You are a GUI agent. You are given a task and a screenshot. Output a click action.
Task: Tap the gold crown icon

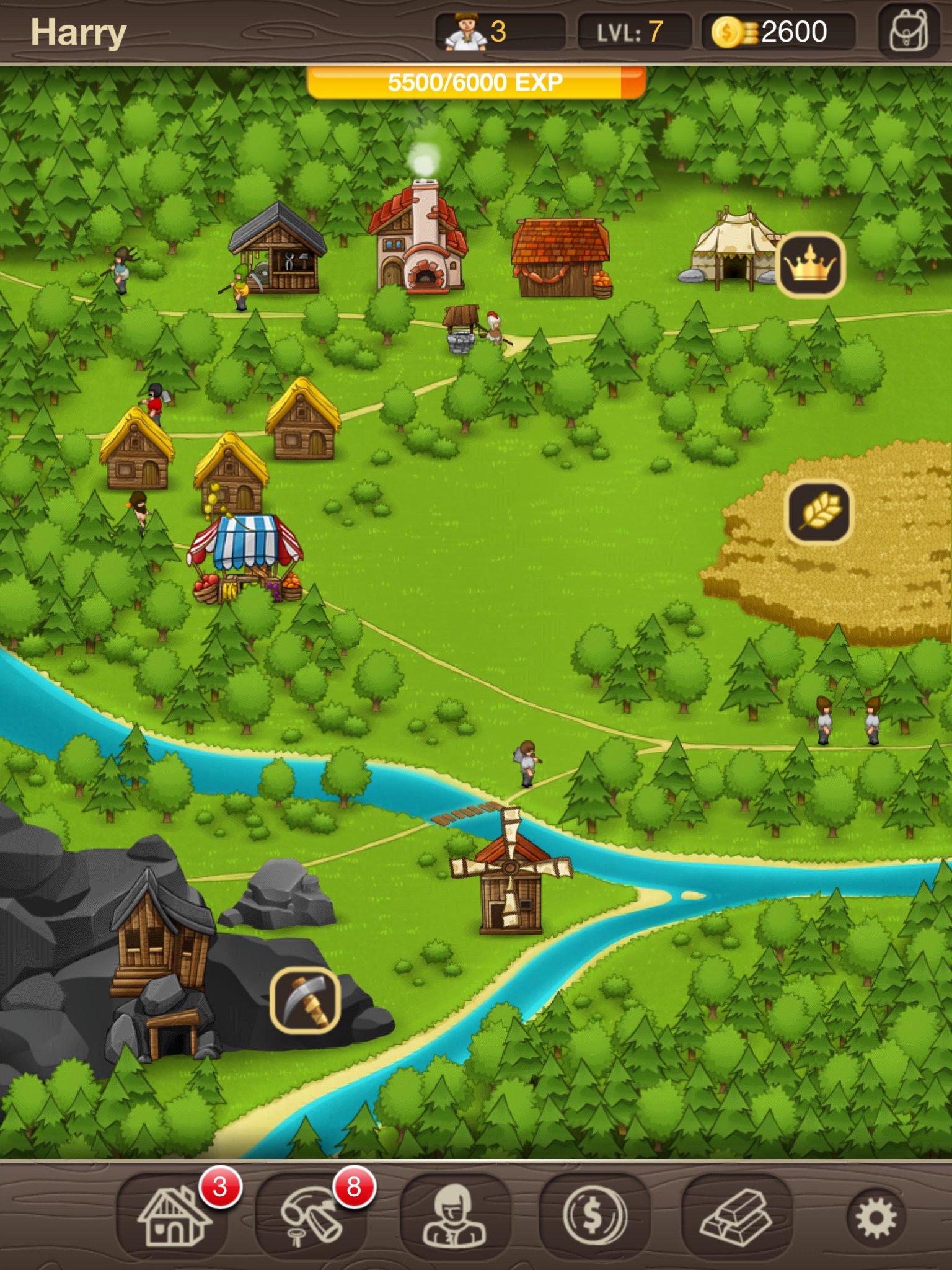point(810,265)
